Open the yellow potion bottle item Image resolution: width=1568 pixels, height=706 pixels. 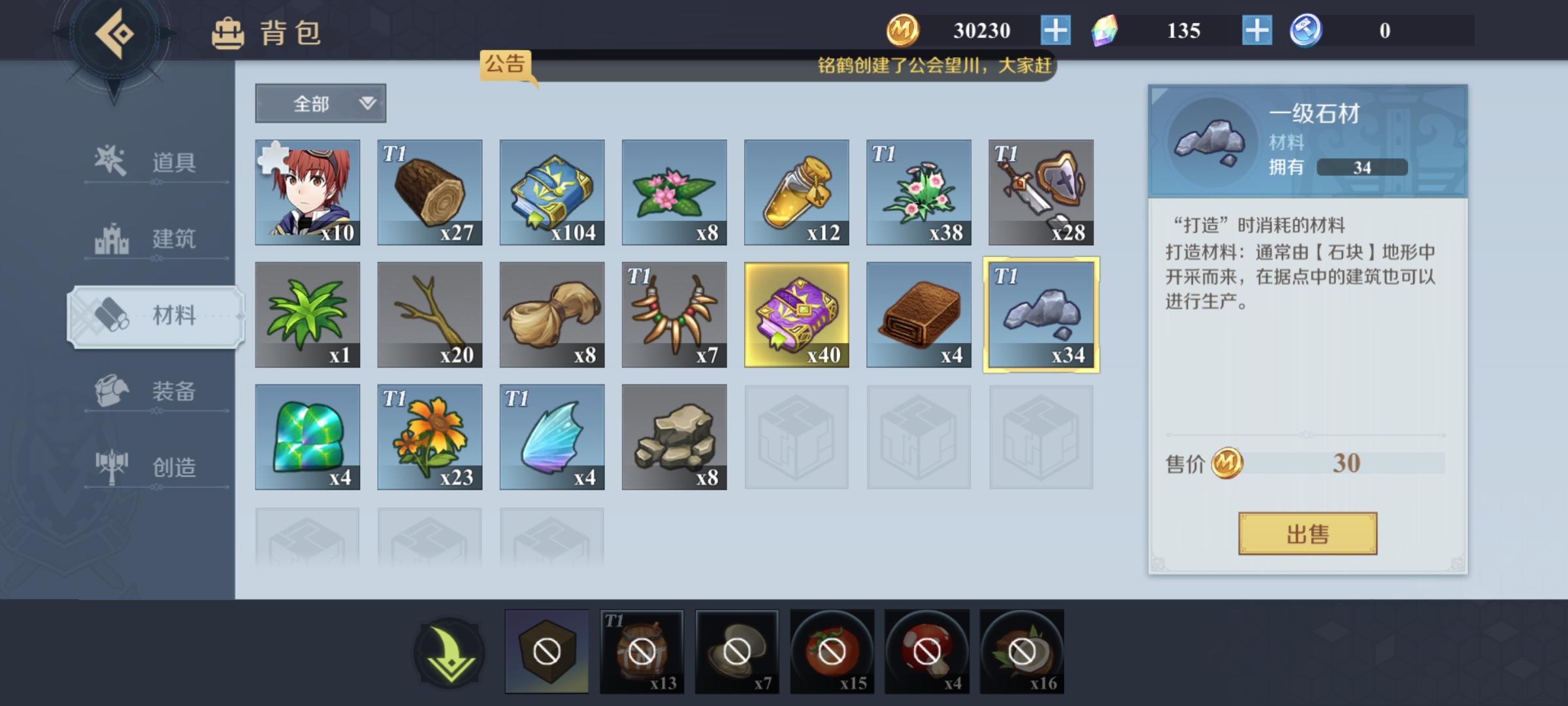click(796, 192)
